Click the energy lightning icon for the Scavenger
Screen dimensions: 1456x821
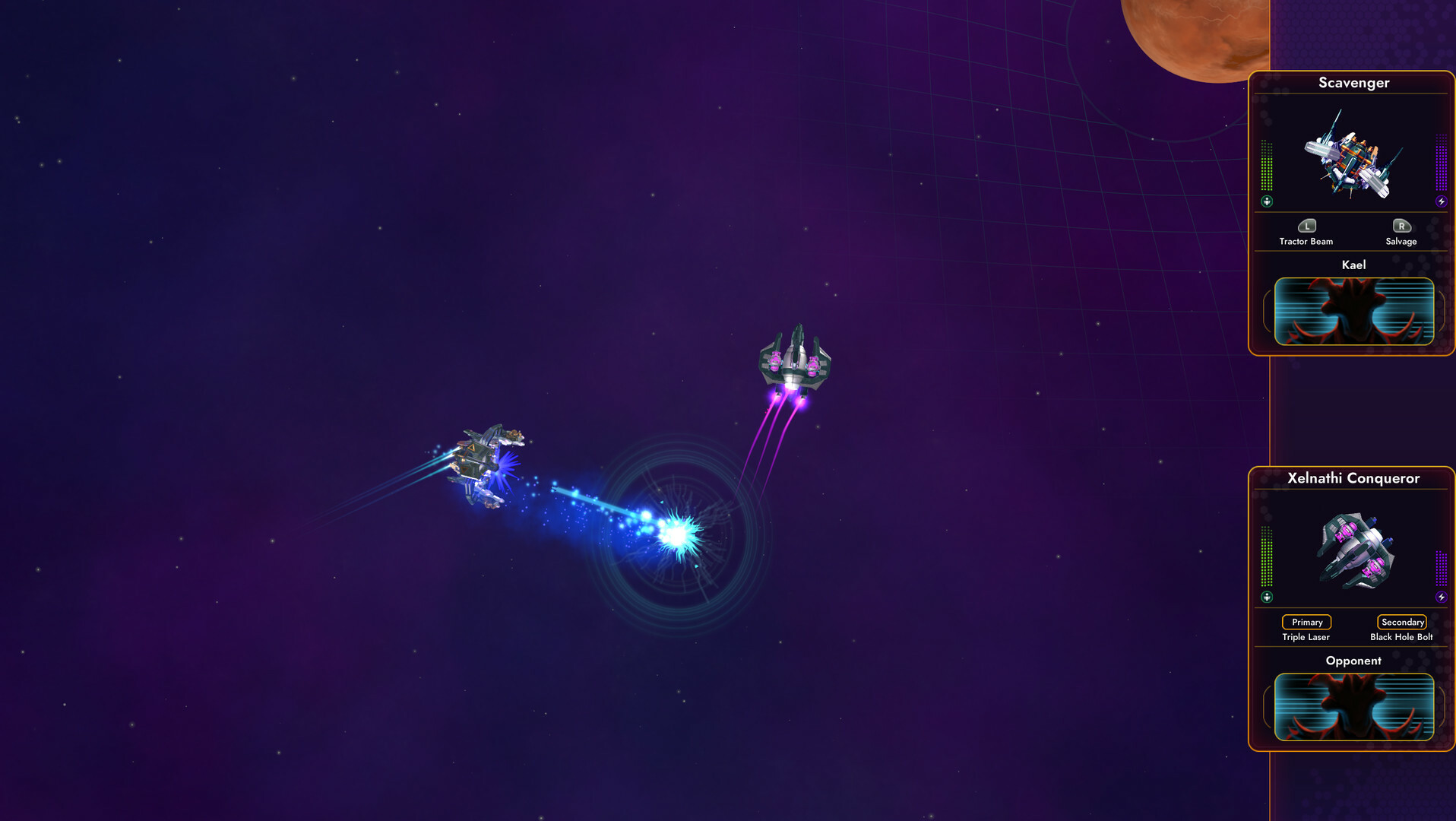[1440, 201]
